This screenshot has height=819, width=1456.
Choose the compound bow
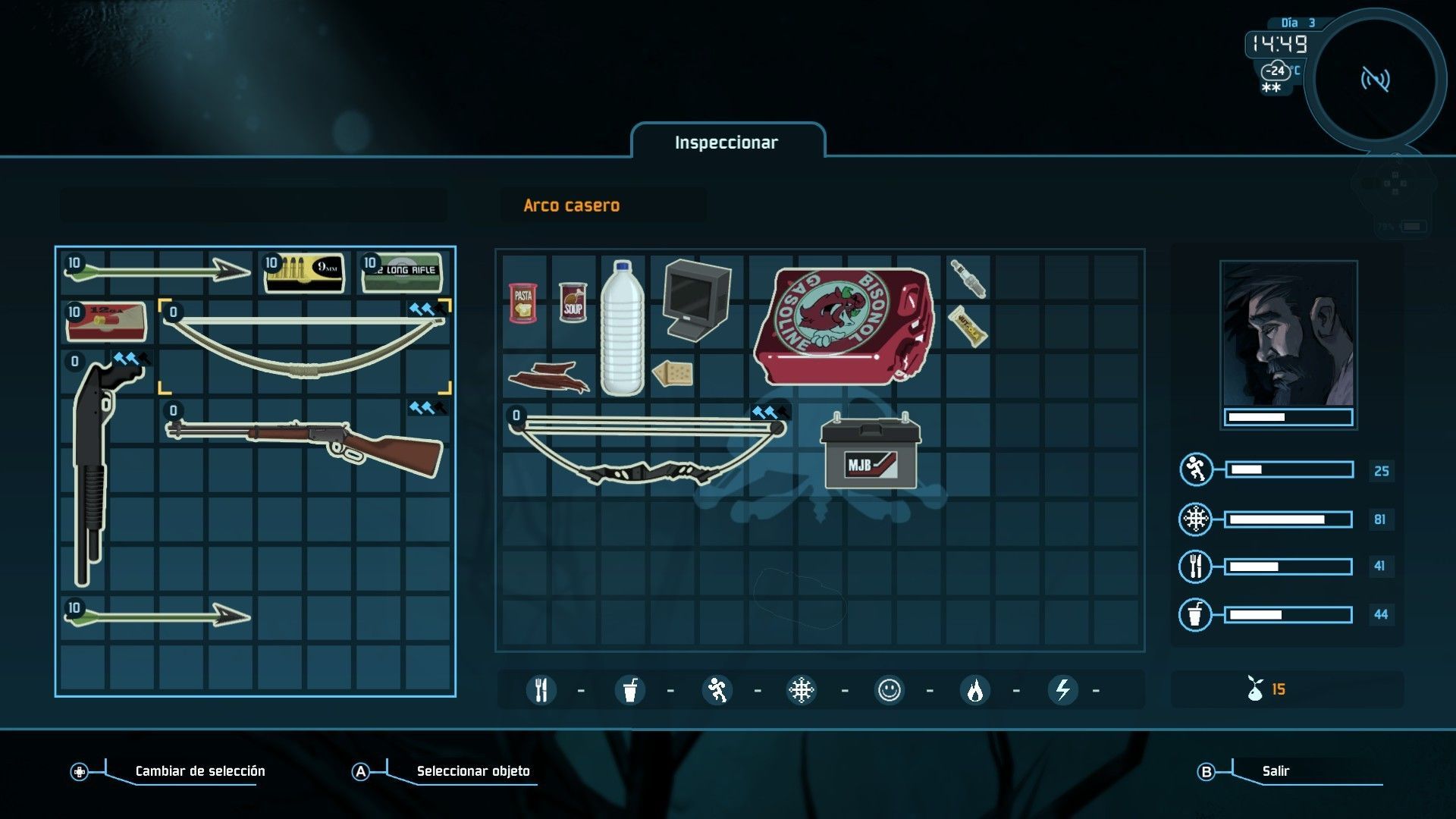point(648,449)
